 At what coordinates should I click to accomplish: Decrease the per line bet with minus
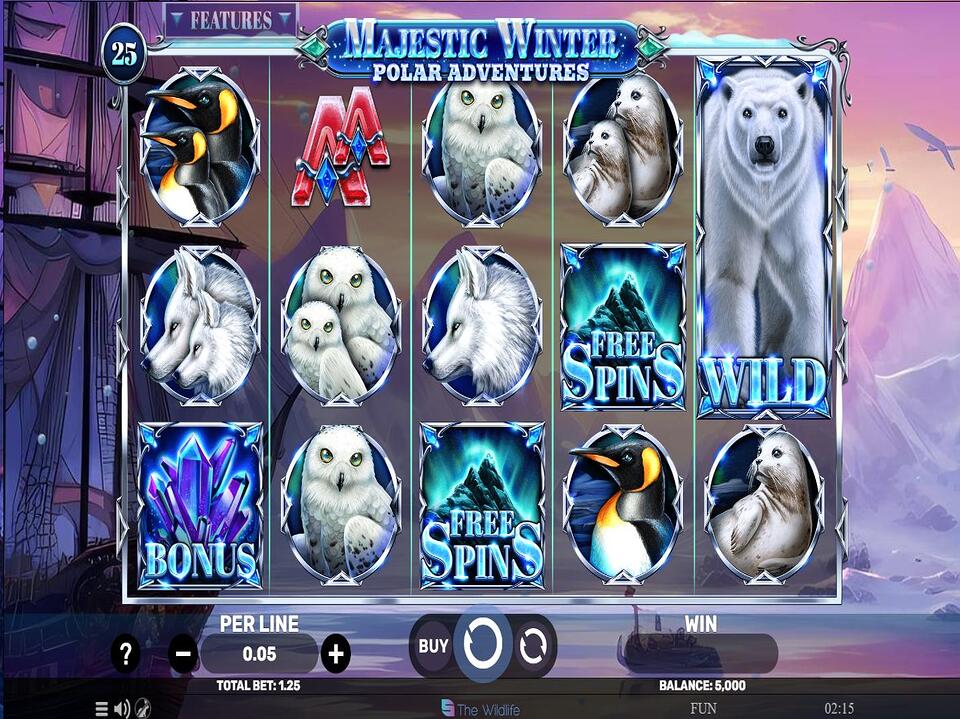tap(184, 655)
